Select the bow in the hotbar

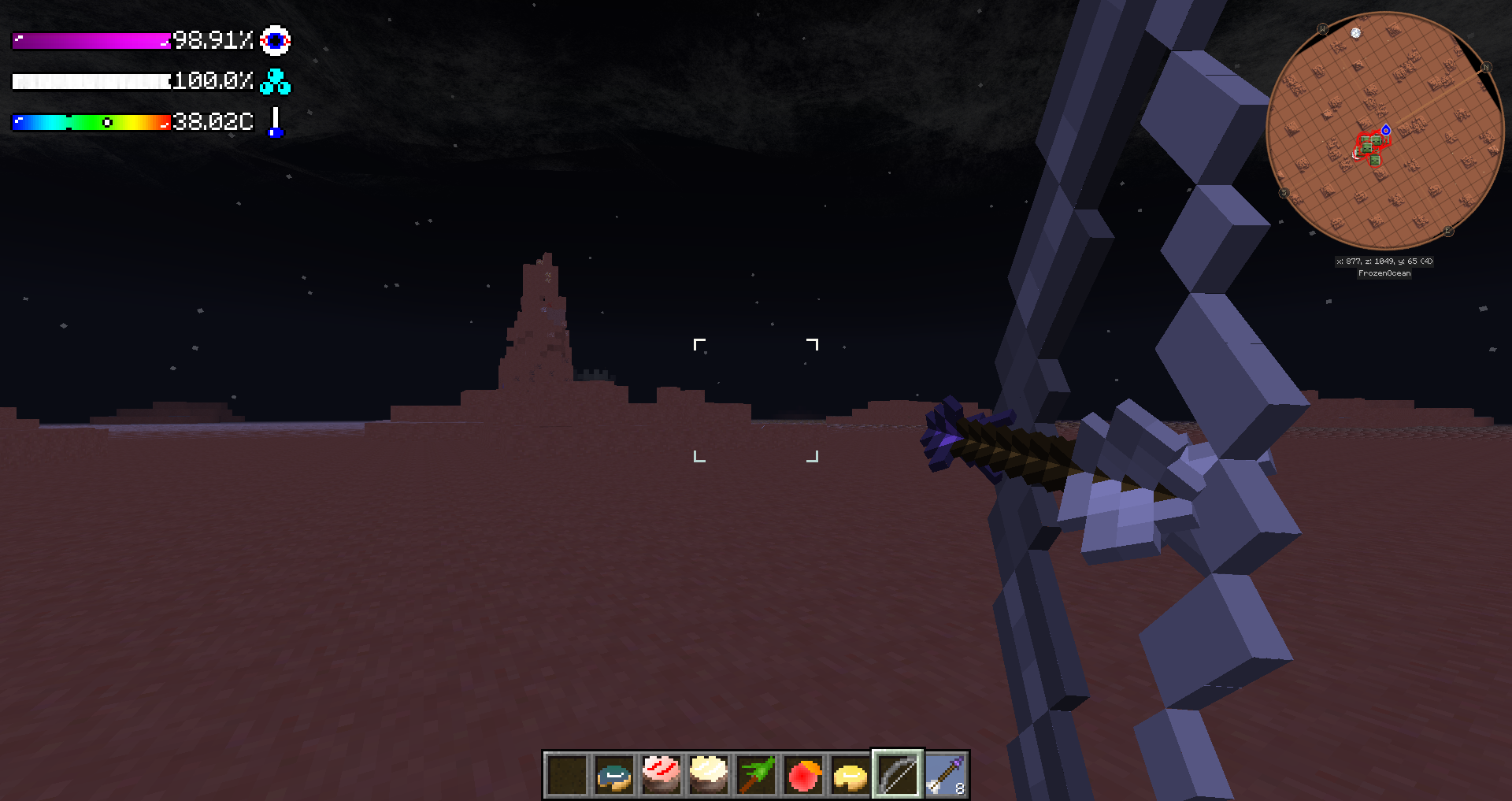pyautogui.click(x=898, y=775)
